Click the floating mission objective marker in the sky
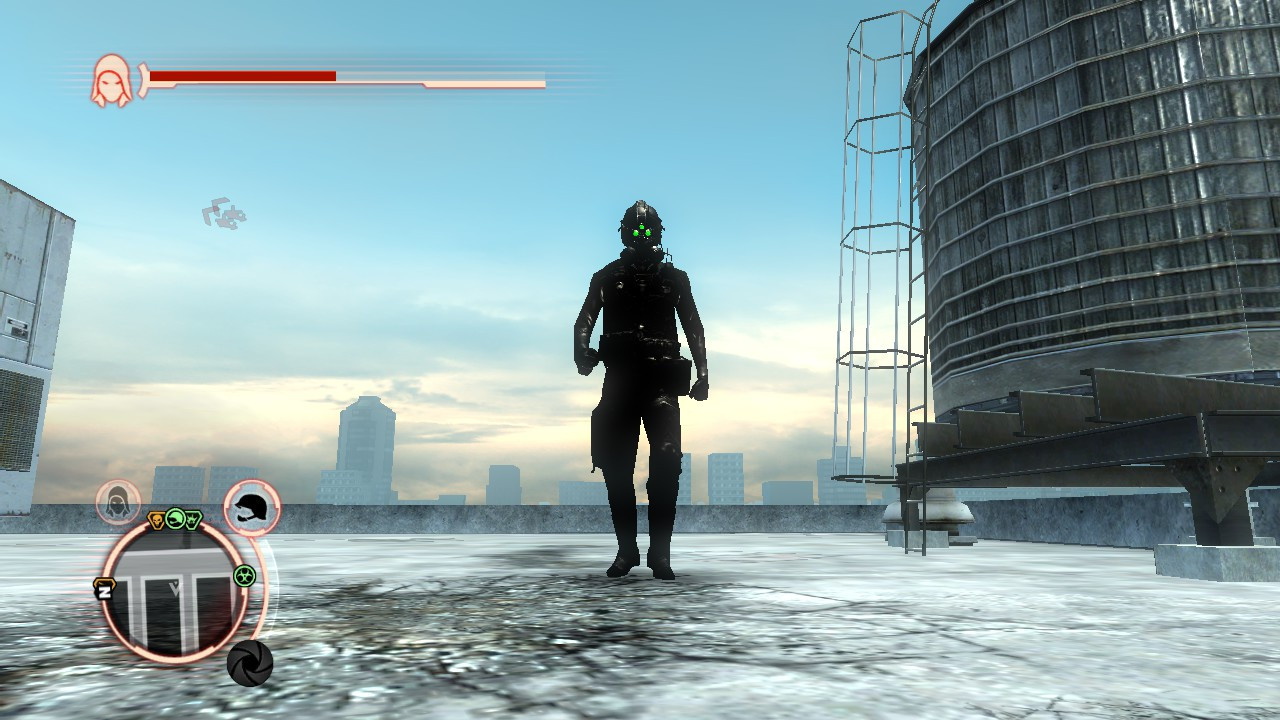Viewport: 1280px width, 720px height. 225,210
